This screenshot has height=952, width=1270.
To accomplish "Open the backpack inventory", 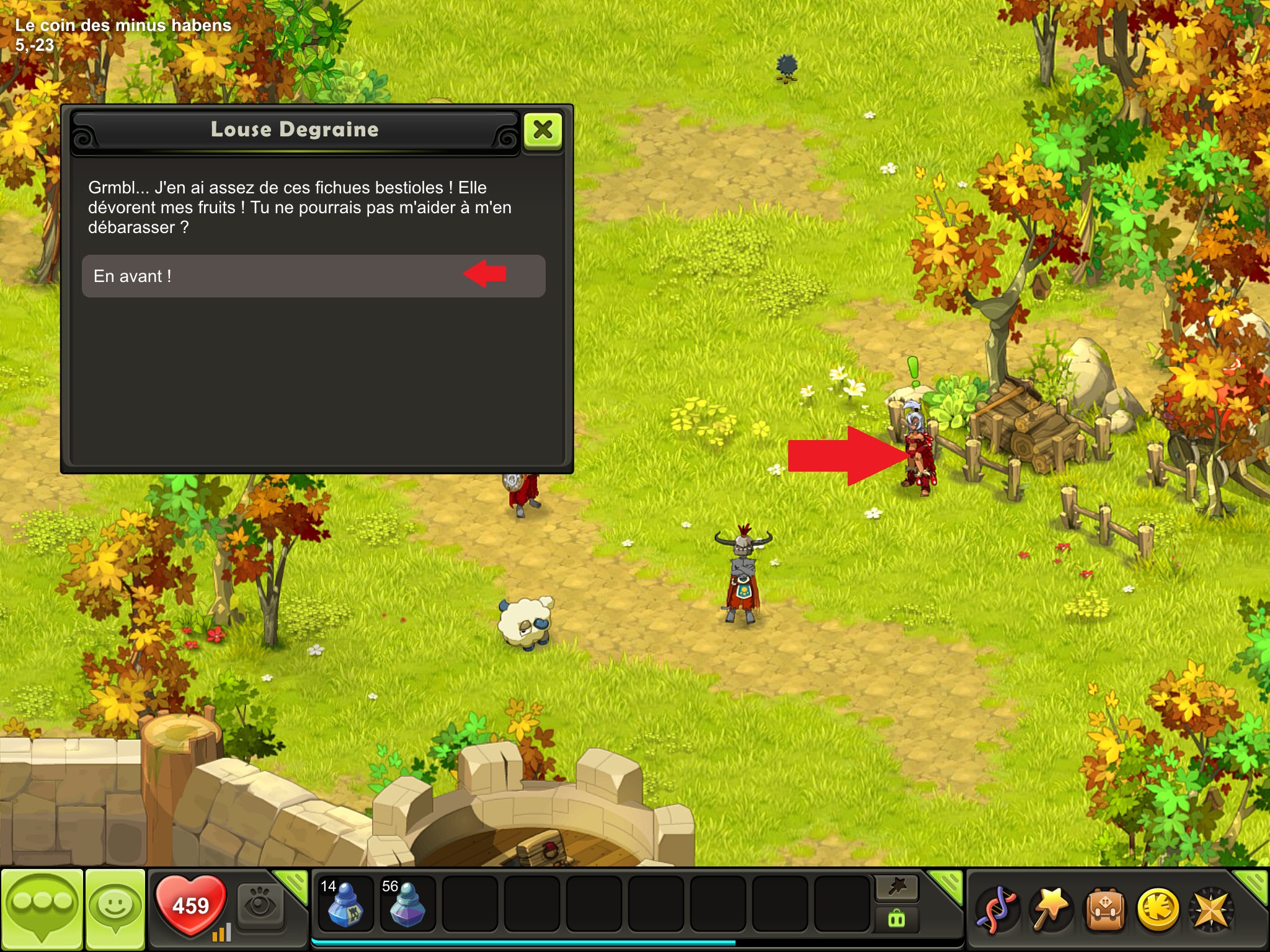I will (1103, 910).
